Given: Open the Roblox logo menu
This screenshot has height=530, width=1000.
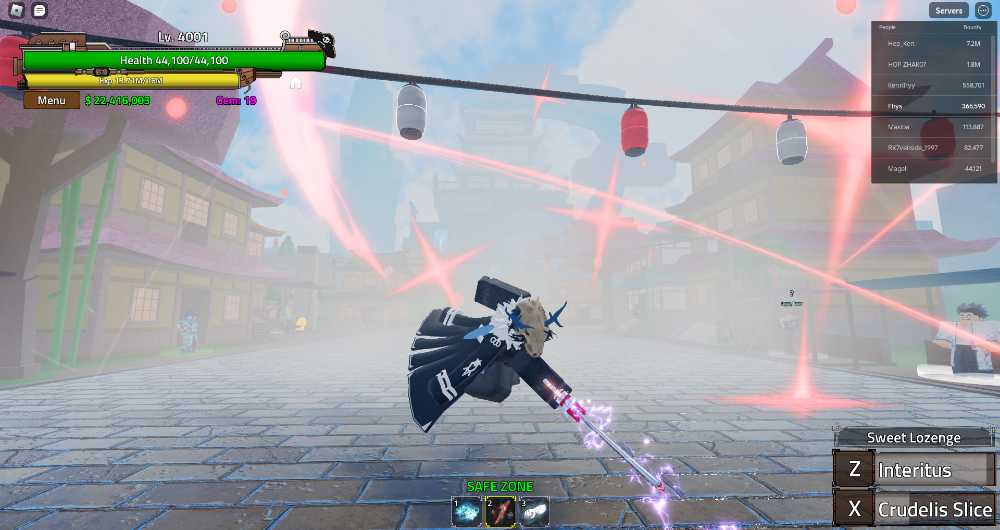Looking at the screenshot, I should pos(16,11).
